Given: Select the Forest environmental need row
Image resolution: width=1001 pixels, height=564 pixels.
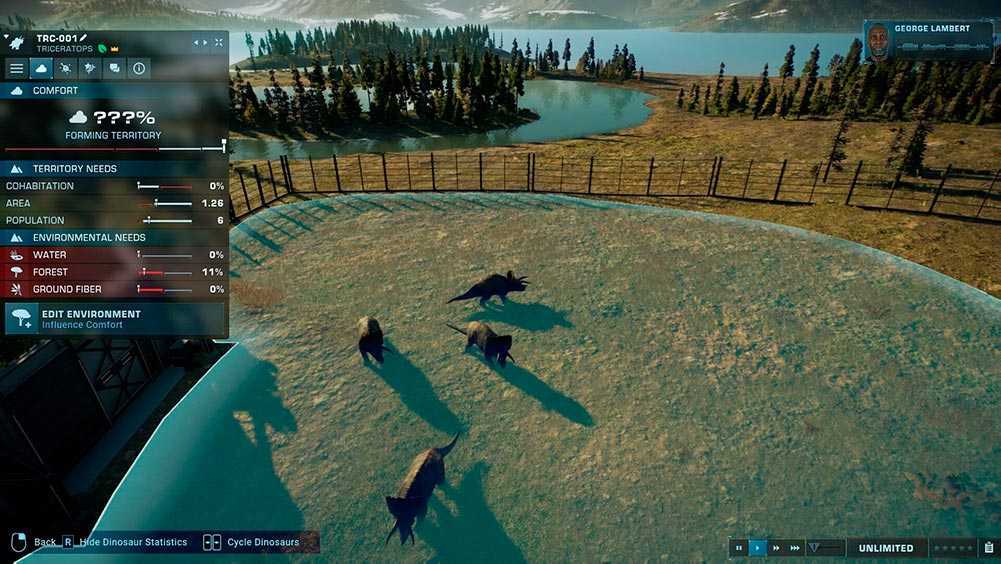Looking at the screenshot, I should tap(115, 272).
